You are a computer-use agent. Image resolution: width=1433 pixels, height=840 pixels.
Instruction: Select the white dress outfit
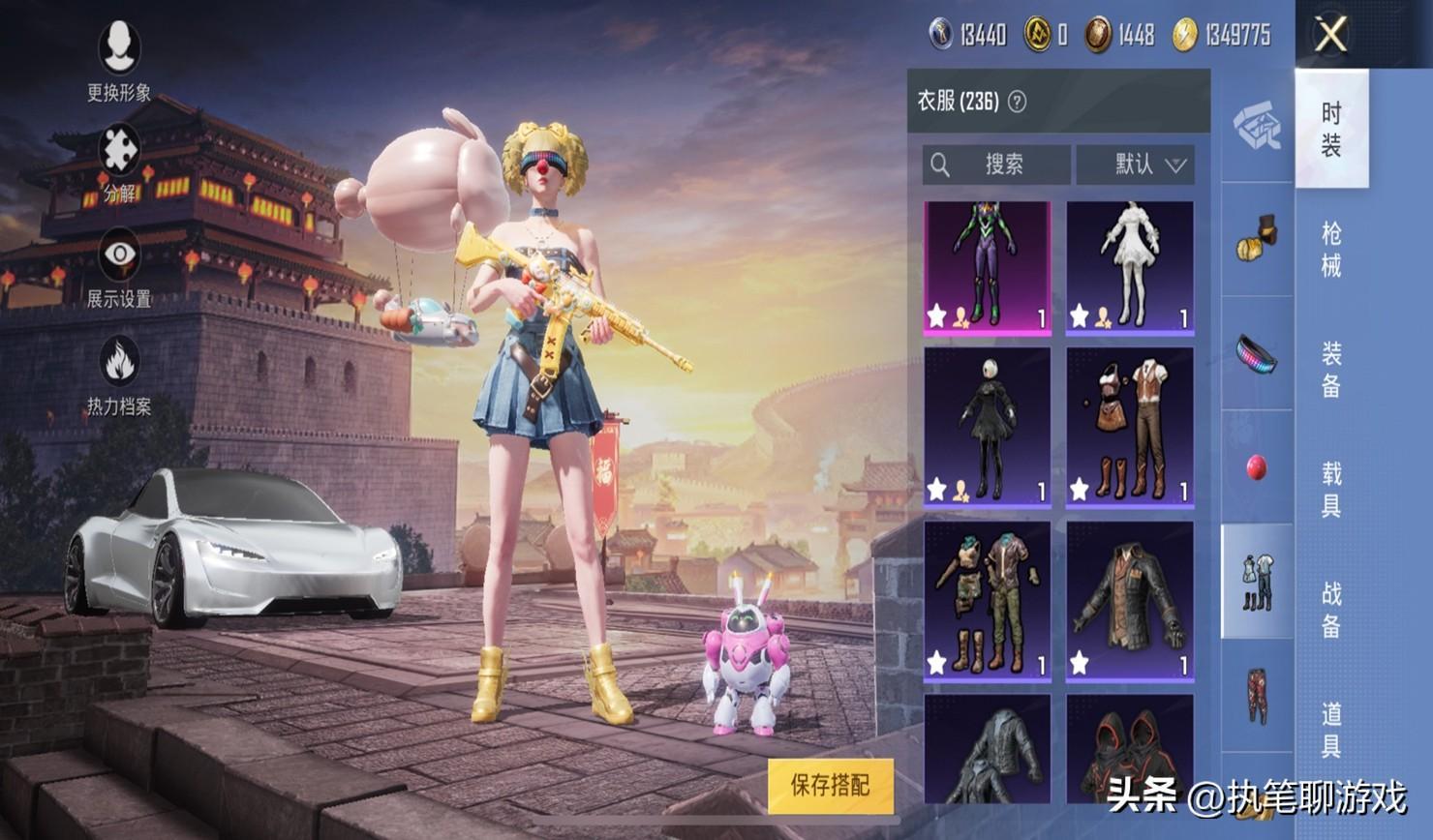pyautogui.click(x=1129, y=267)
